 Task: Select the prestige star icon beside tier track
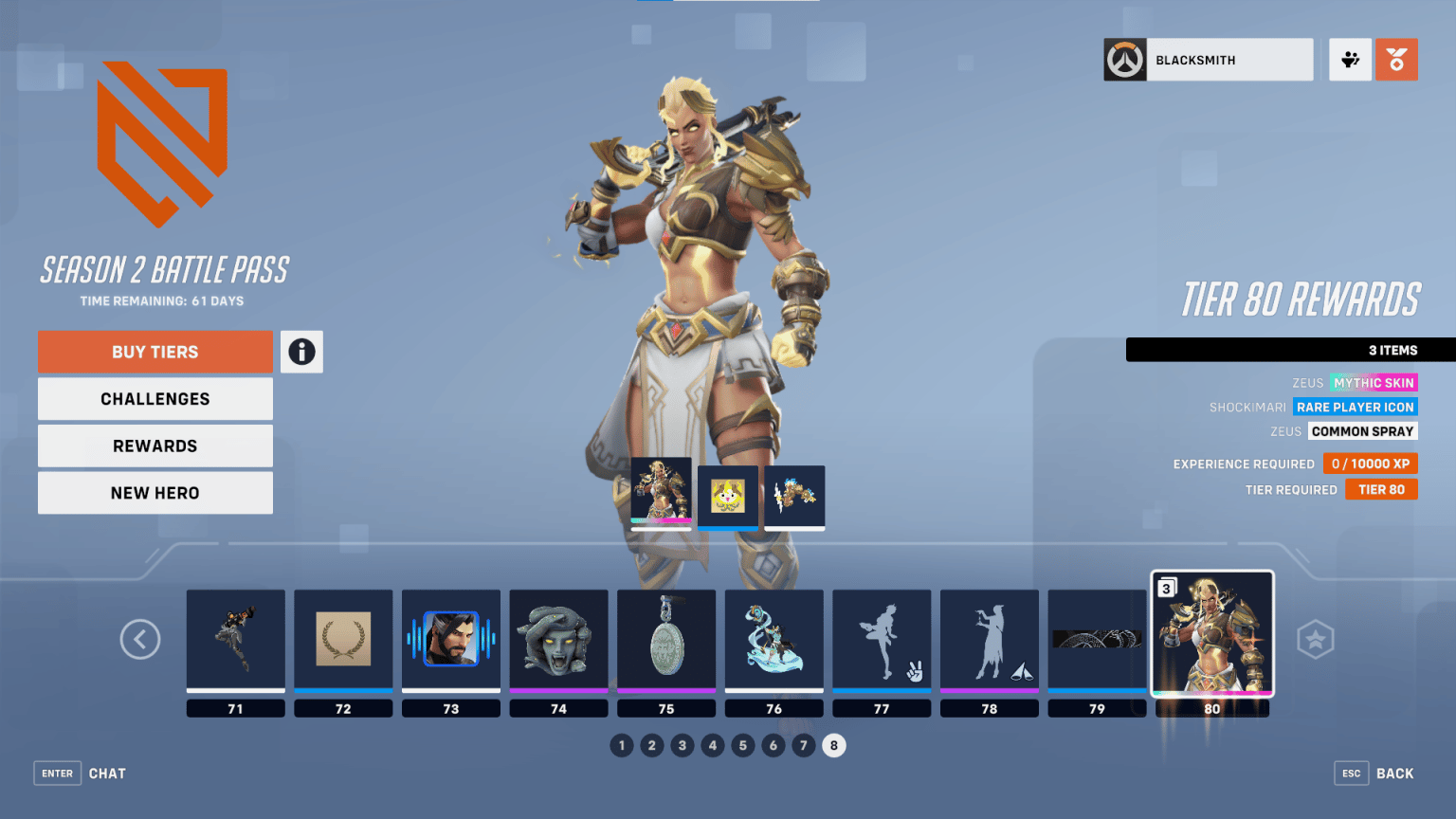click(1317, 640)
